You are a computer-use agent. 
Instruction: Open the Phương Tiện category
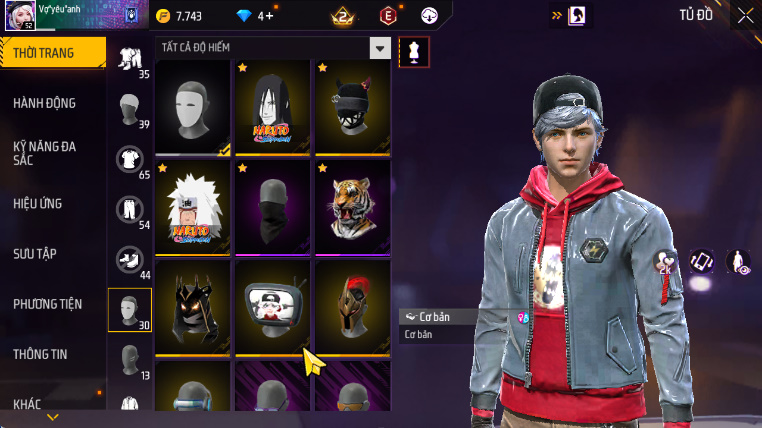(48, 304)
